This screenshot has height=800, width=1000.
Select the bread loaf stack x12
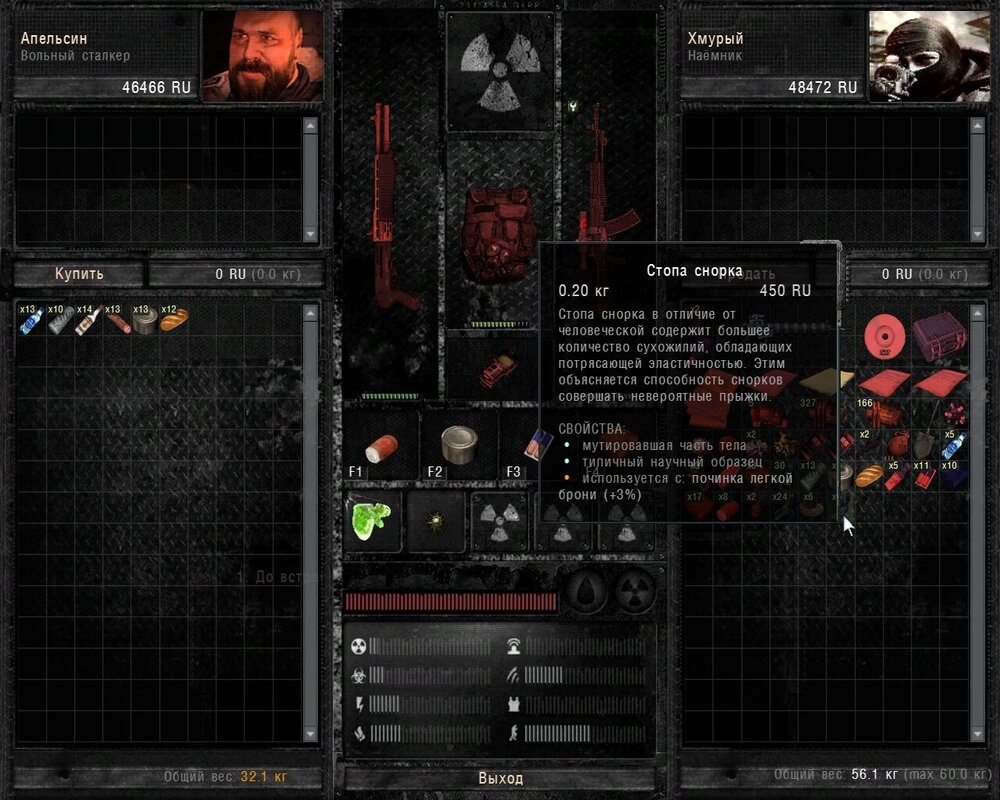point(173,320)
